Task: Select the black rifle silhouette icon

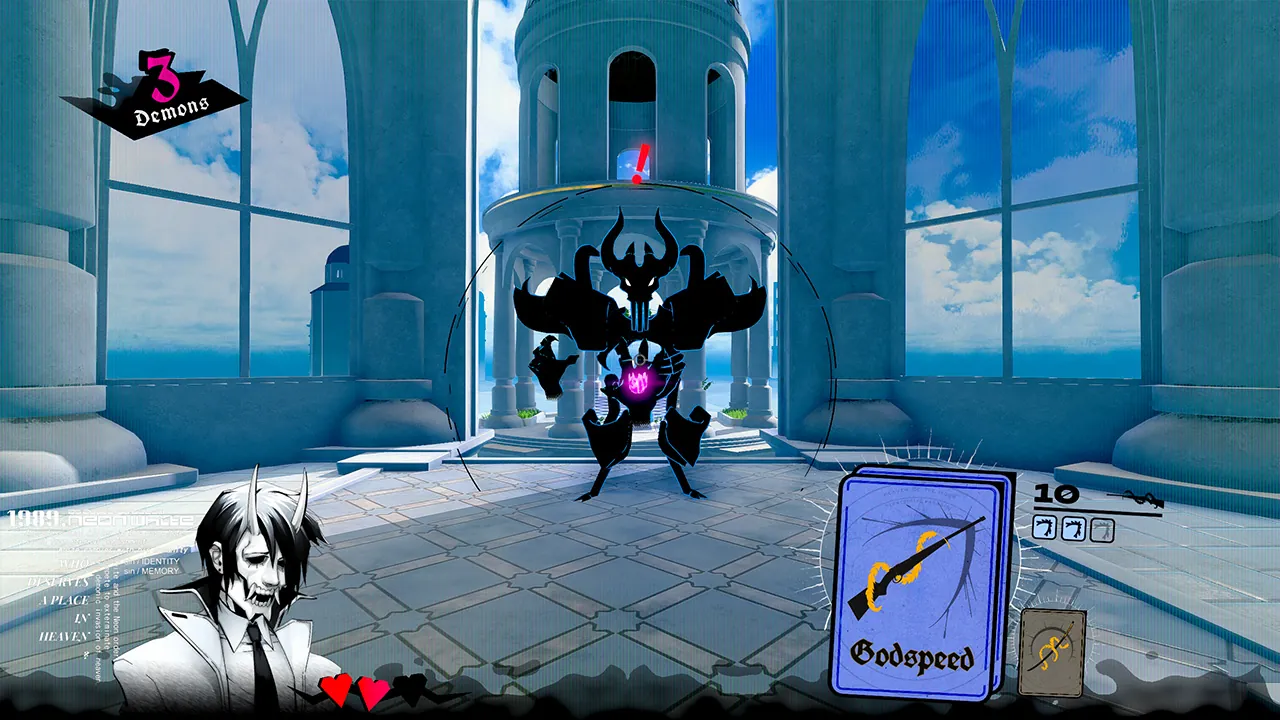Action: 1136,498
